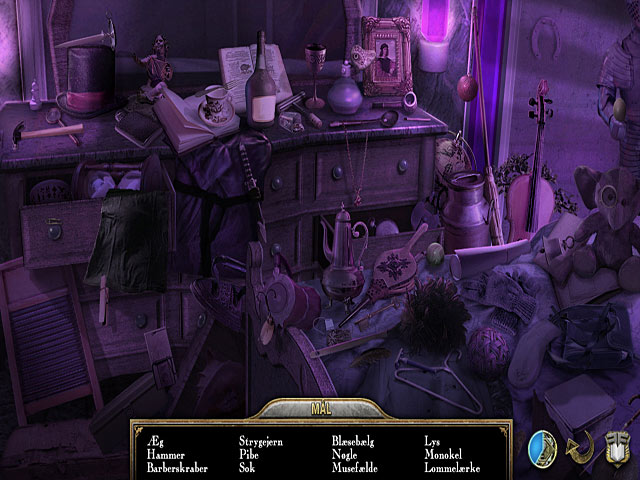
Task: Click the 'Sok' list entry
Action: click(x=247, y=467)
